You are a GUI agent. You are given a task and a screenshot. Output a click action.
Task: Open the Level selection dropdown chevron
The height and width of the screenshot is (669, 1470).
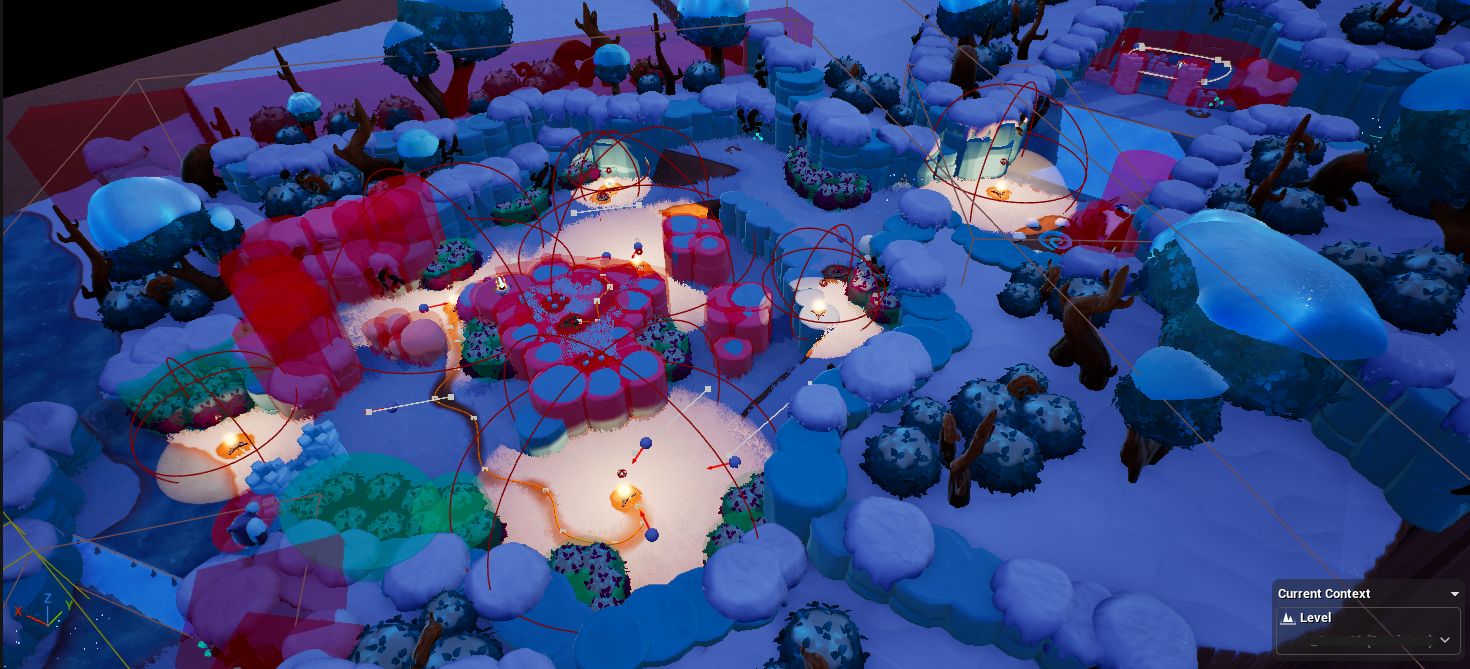(x=1444, y=639)
